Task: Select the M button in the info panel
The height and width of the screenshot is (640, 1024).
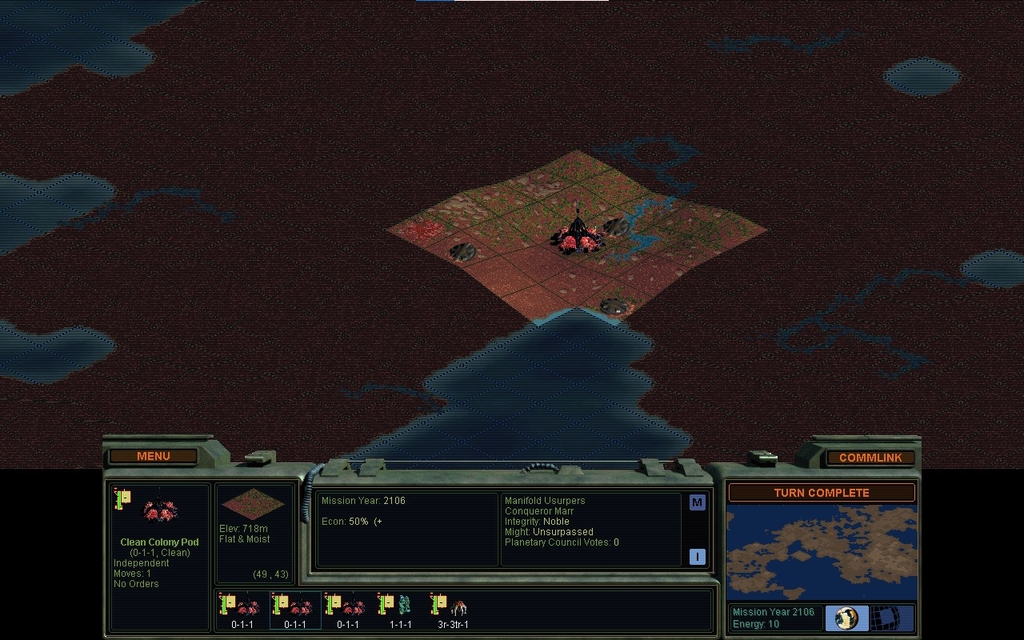Action: (x=697, y=503)
